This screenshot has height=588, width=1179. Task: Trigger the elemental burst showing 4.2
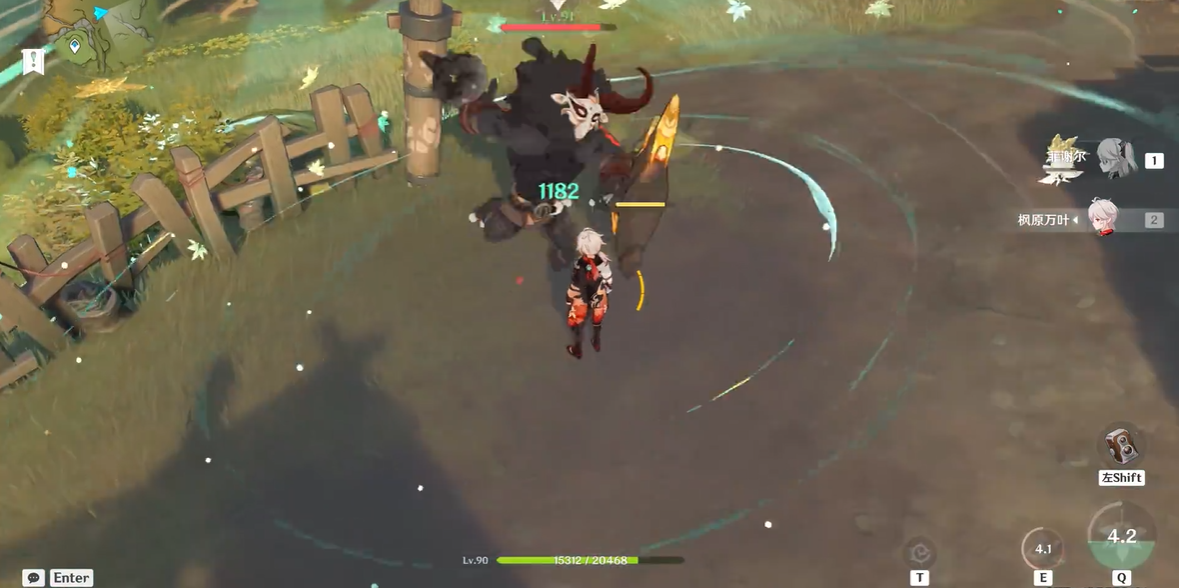click(x=1121, y=538)
